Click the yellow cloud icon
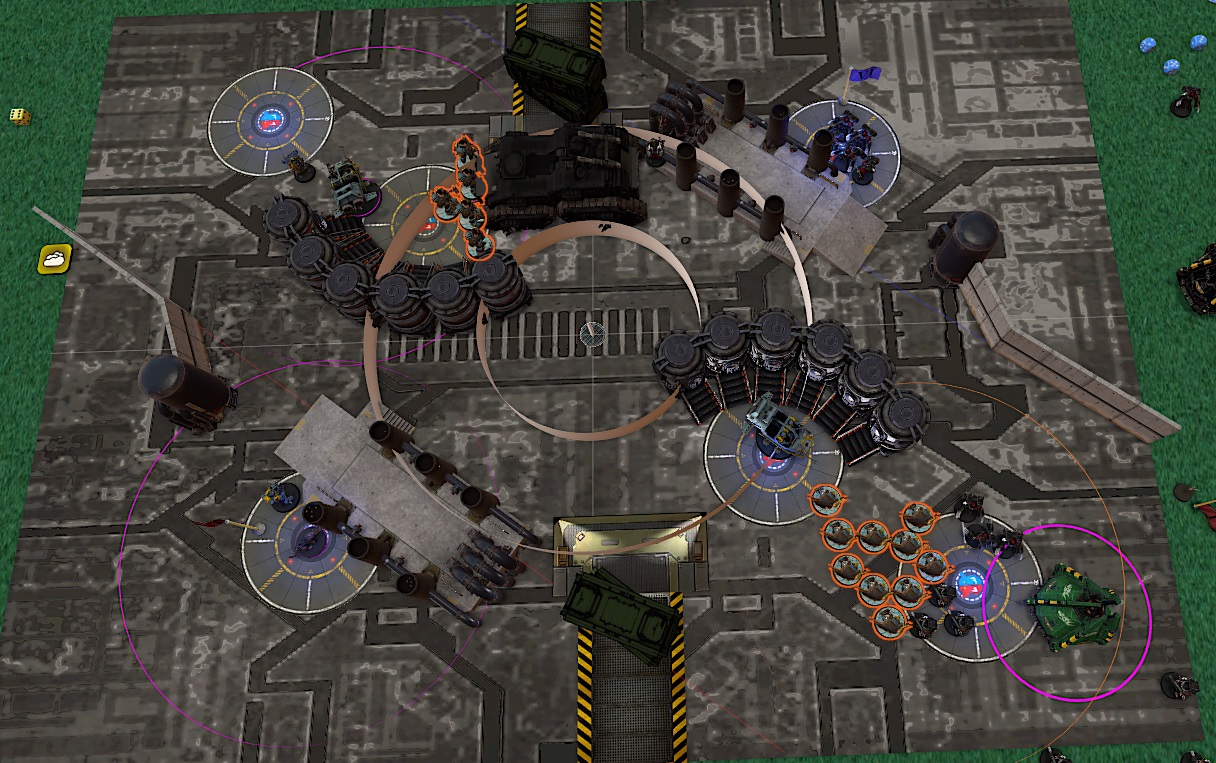 [53, 259]
